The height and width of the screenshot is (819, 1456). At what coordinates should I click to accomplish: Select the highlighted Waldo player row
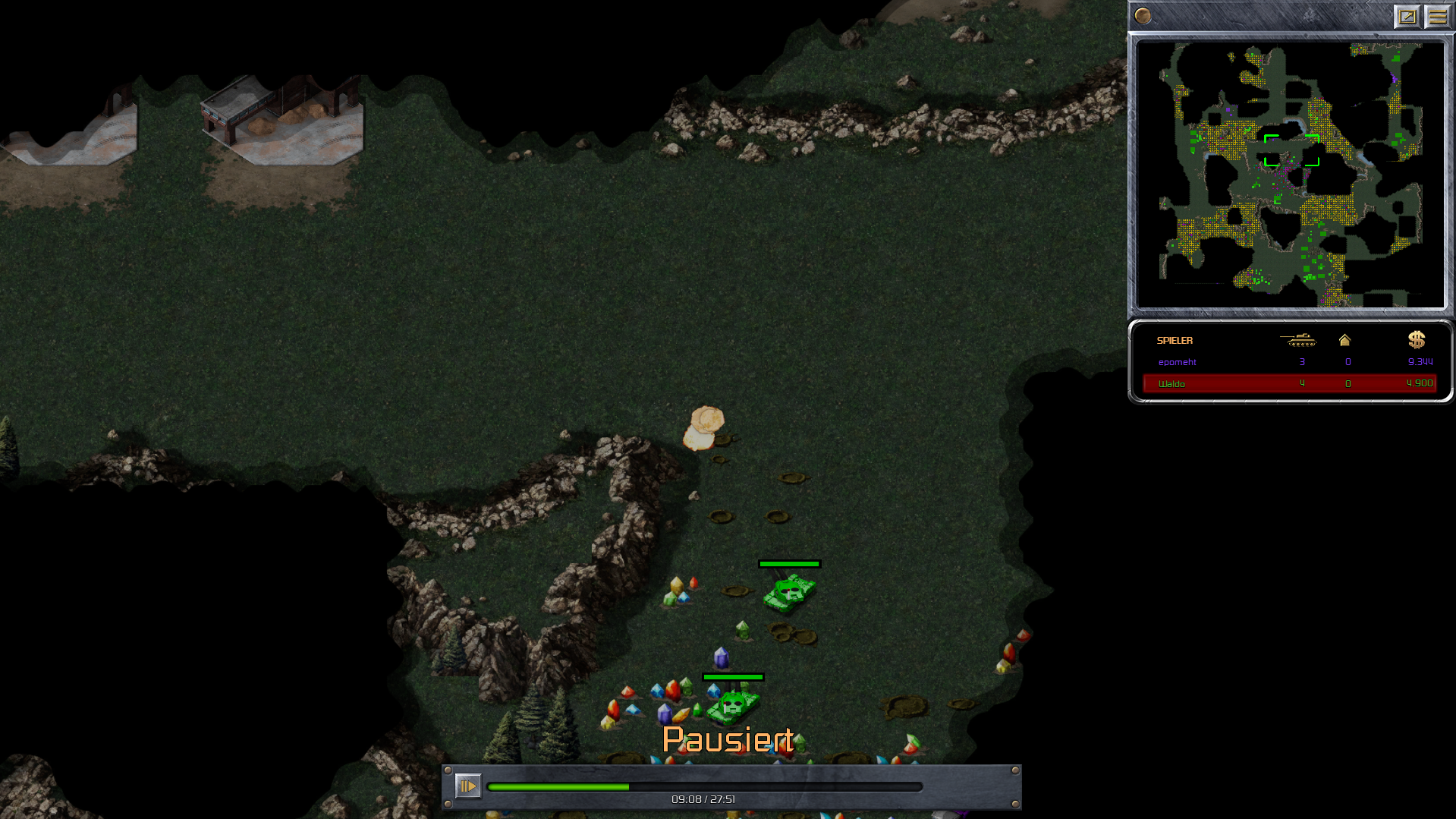(1288, 383)
